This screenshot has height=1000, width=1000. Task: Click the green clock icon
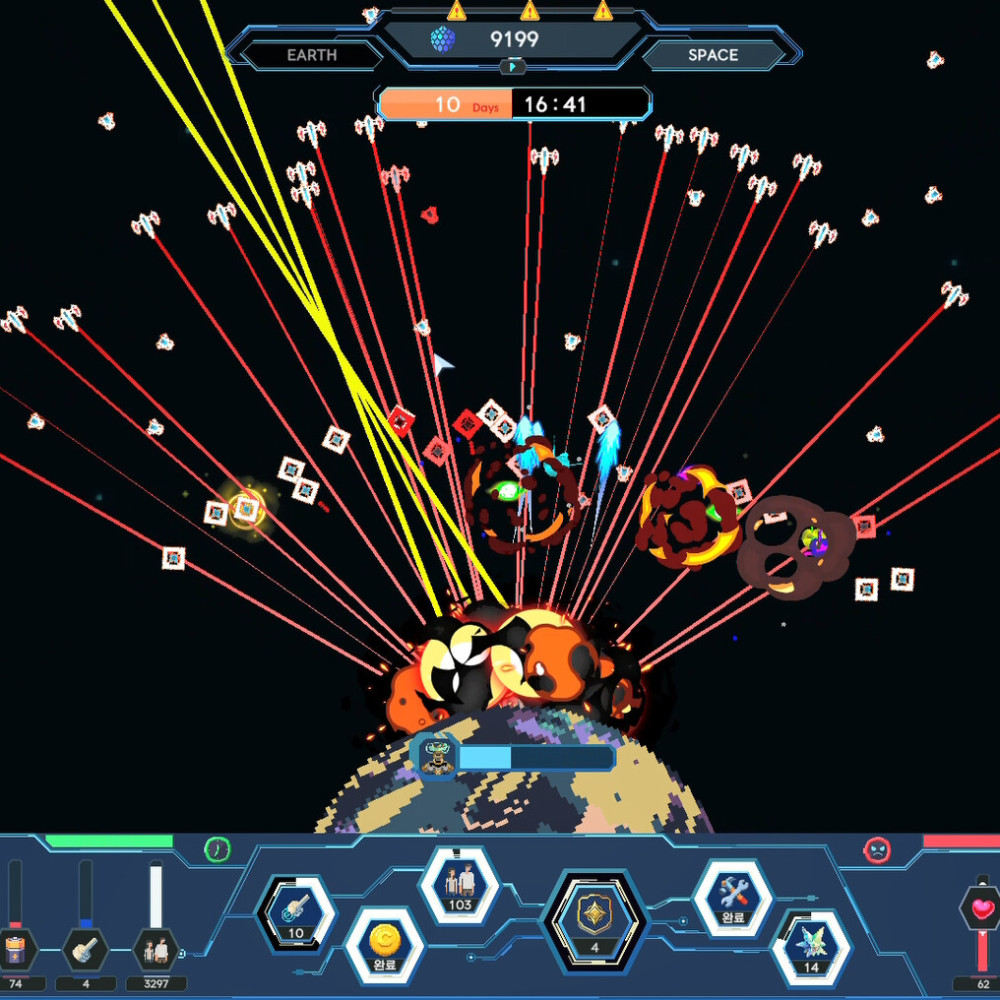pyautogui.click(x=217, y=850)
